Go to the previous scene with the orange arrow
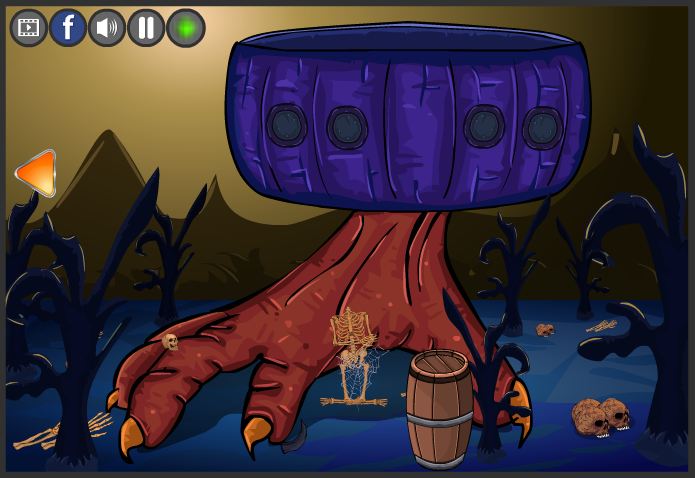Viewport: 695px width, 478px height. click(36, 173)
